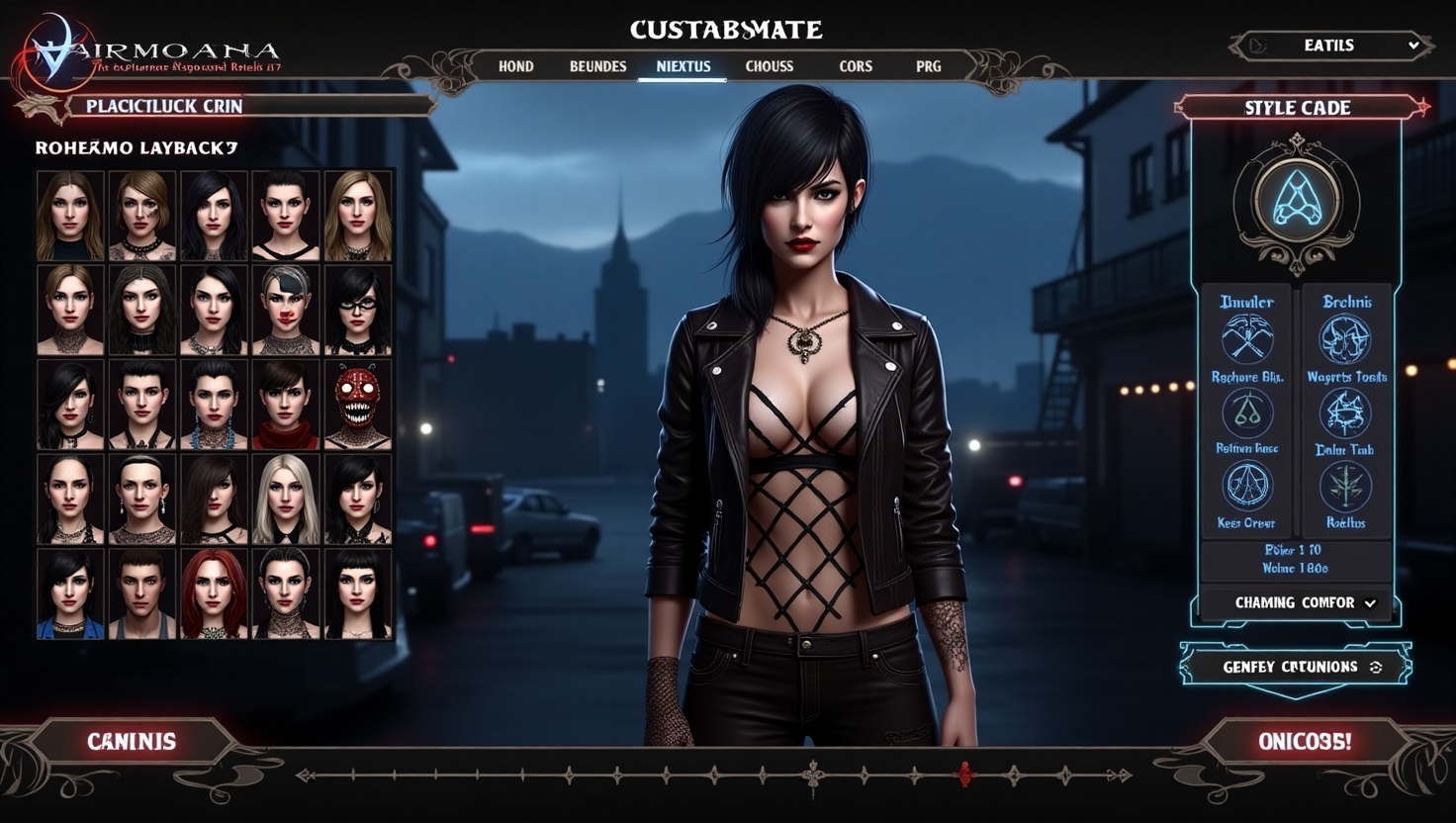Screen dimensions: 1456x823
Task: Confirm with the ONICO95! button
Action: 1305,741
